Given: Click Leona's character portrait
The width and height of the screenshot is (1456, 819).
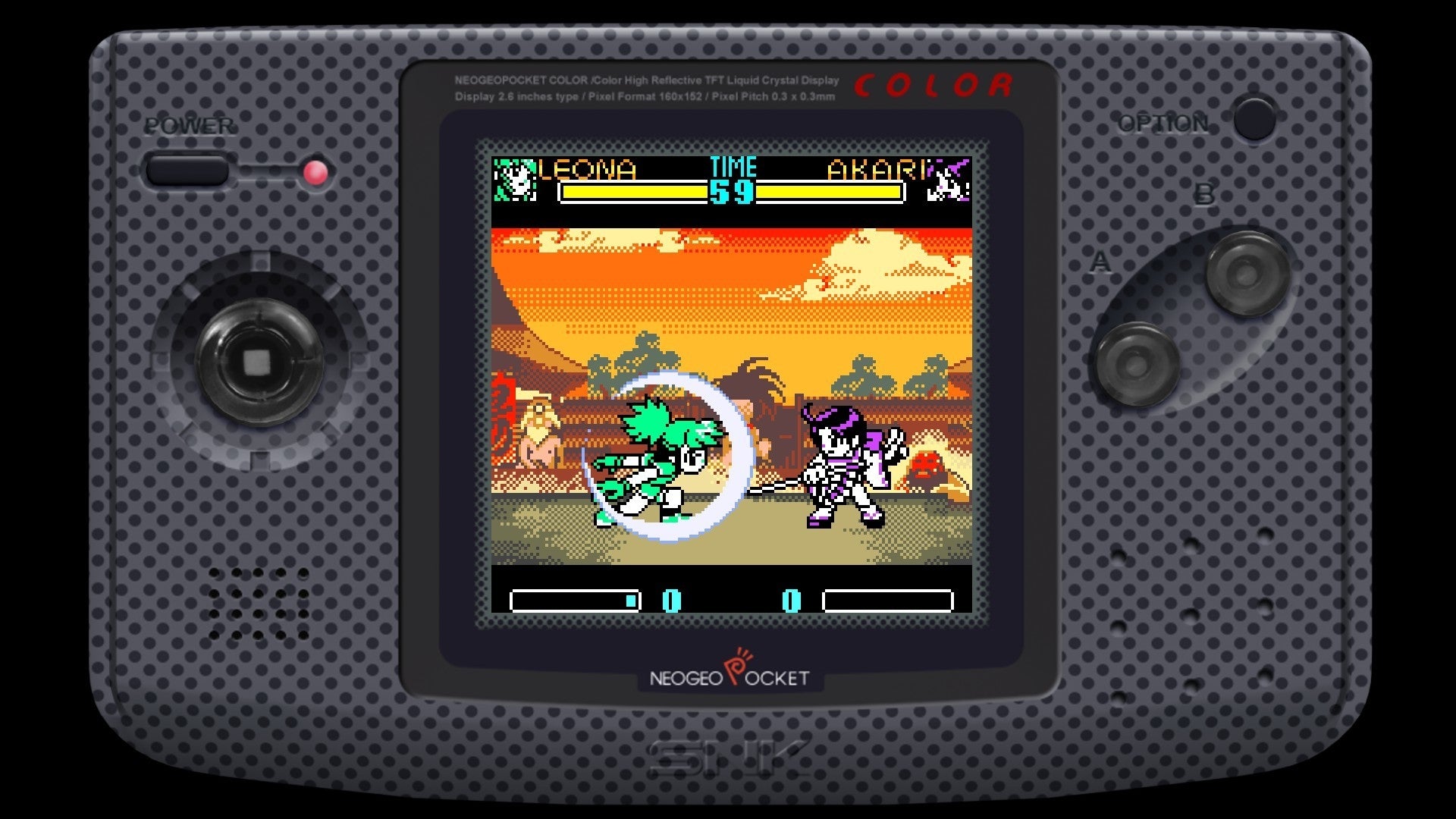Looking at the screenshot, I should click(516, 178).
